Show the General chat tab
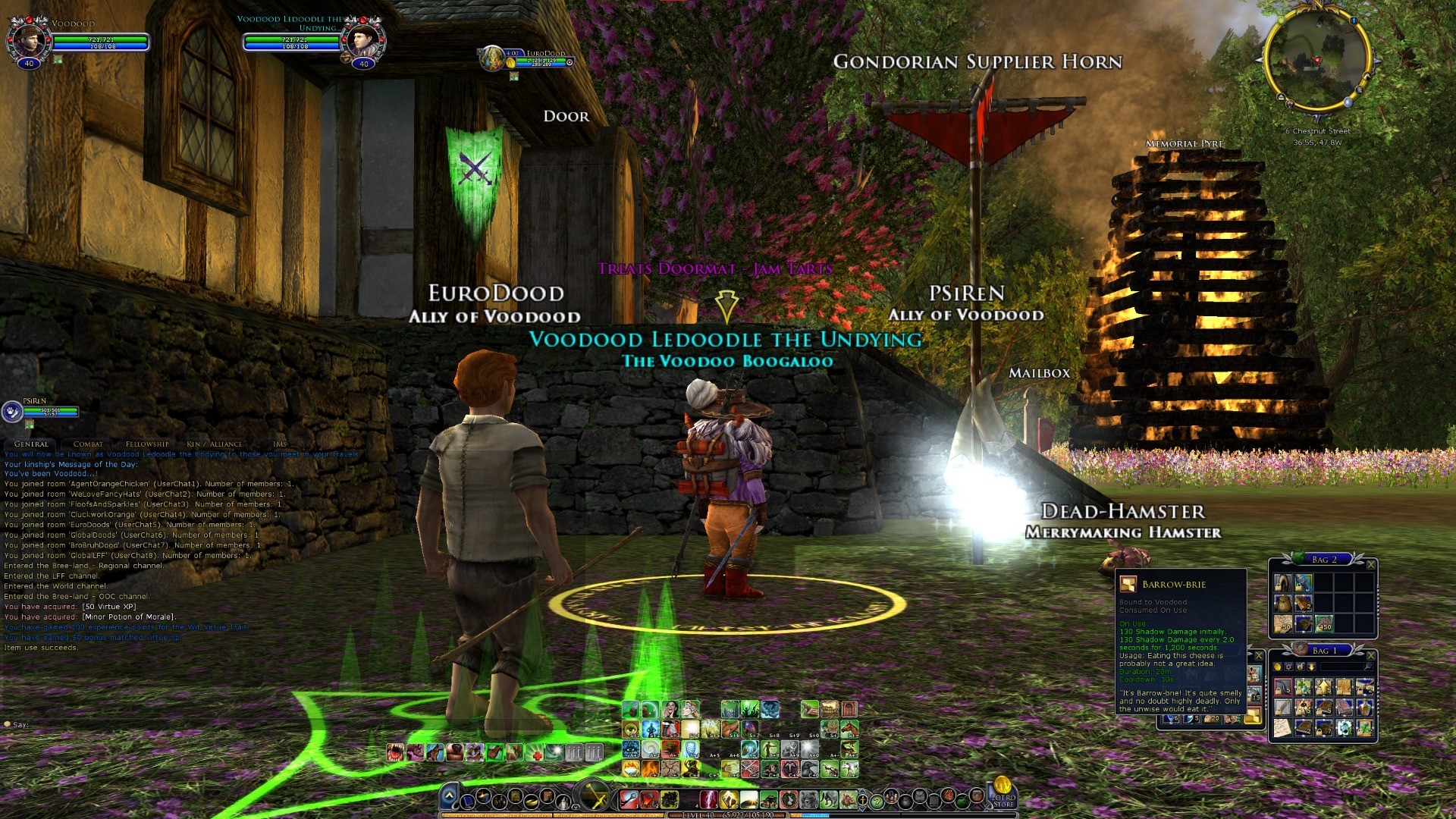This screenshot has width=1456, height=819. pos(31,444)
